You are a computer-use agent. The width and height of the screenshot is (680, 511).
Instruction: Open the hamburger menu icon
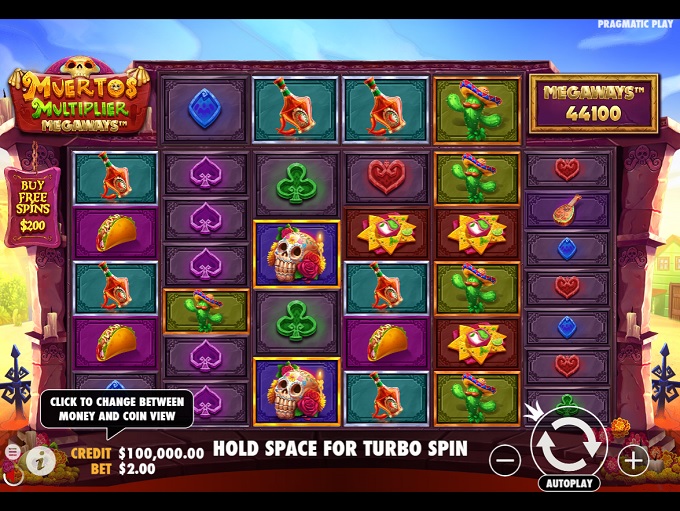coord(12,453)
